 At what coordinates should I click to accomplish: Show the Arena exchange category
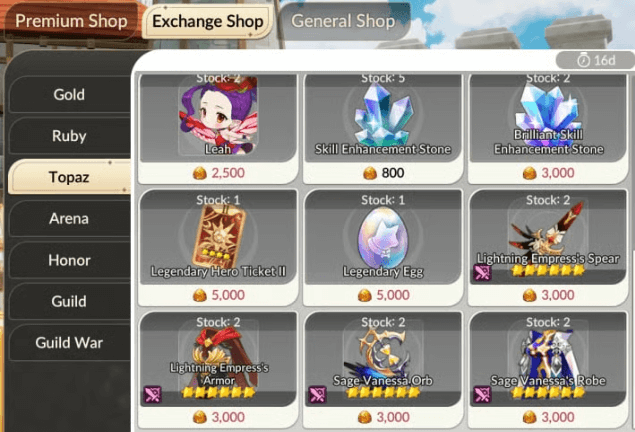pos(69,218)
